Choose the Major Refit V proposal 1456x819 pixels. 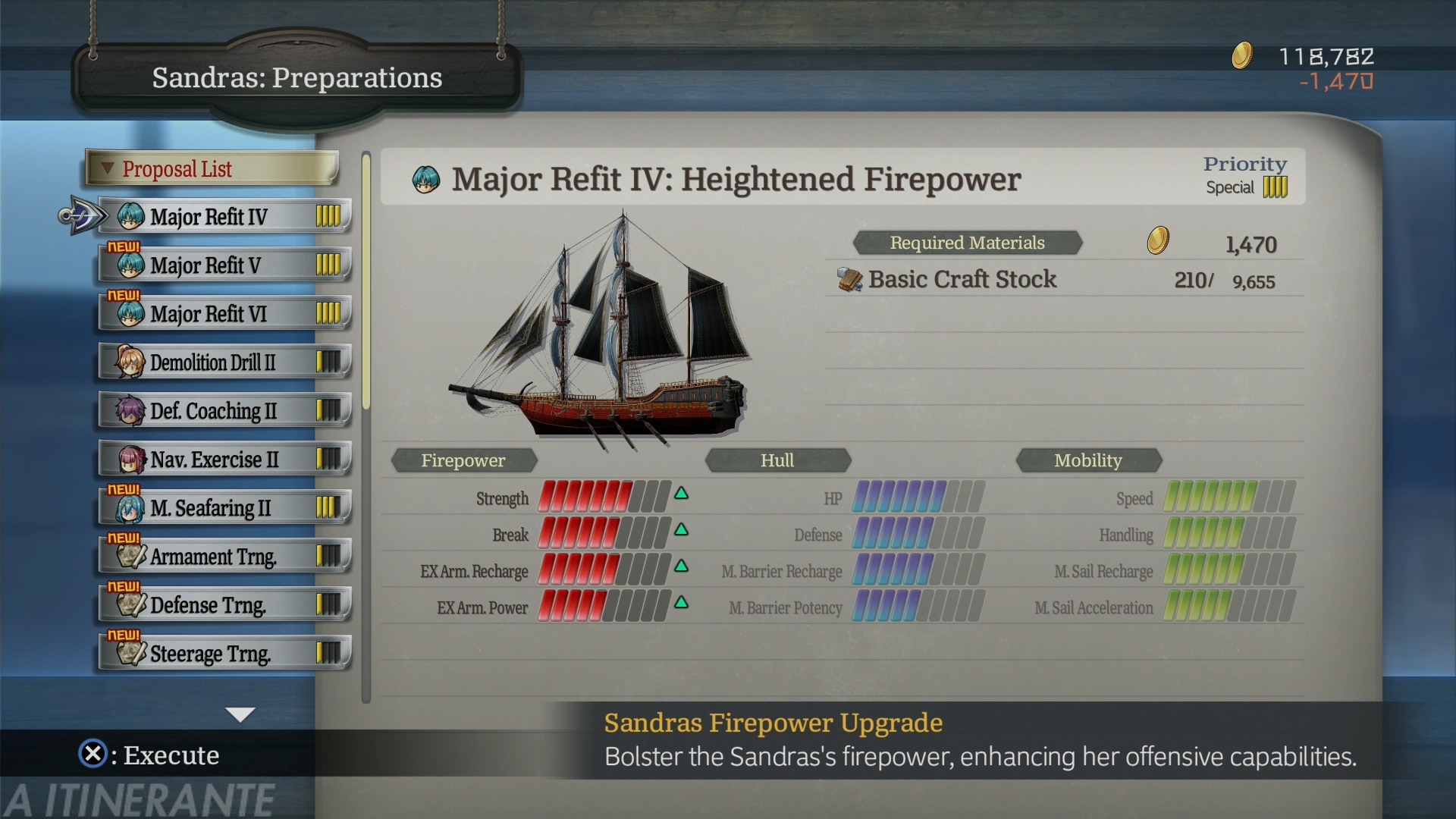pos(224,265)
